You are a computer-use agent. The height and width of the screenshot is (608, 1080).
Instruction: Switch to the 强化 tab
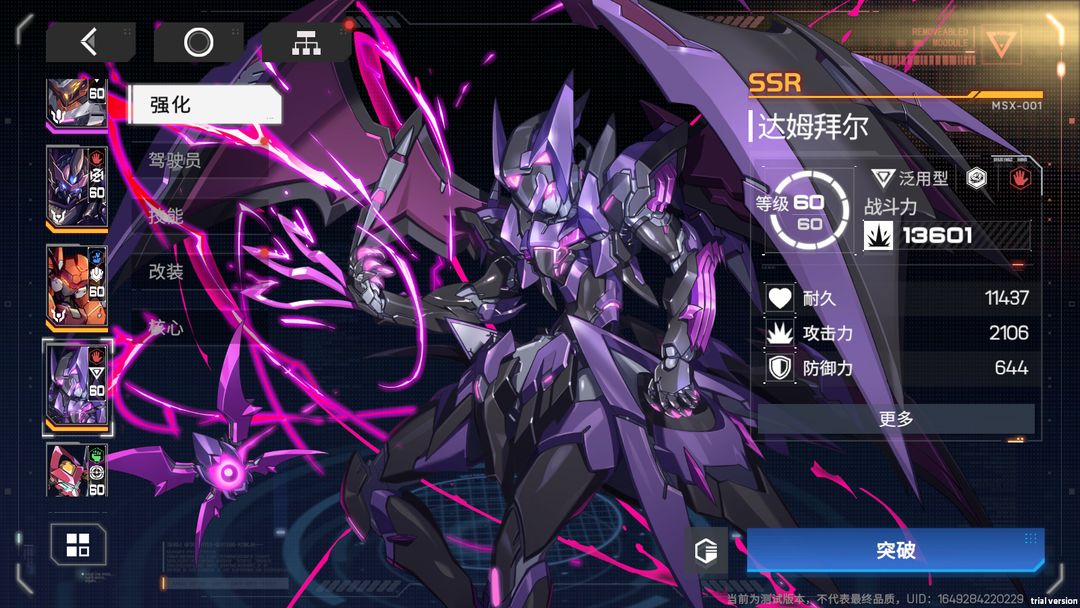[203, 104]
